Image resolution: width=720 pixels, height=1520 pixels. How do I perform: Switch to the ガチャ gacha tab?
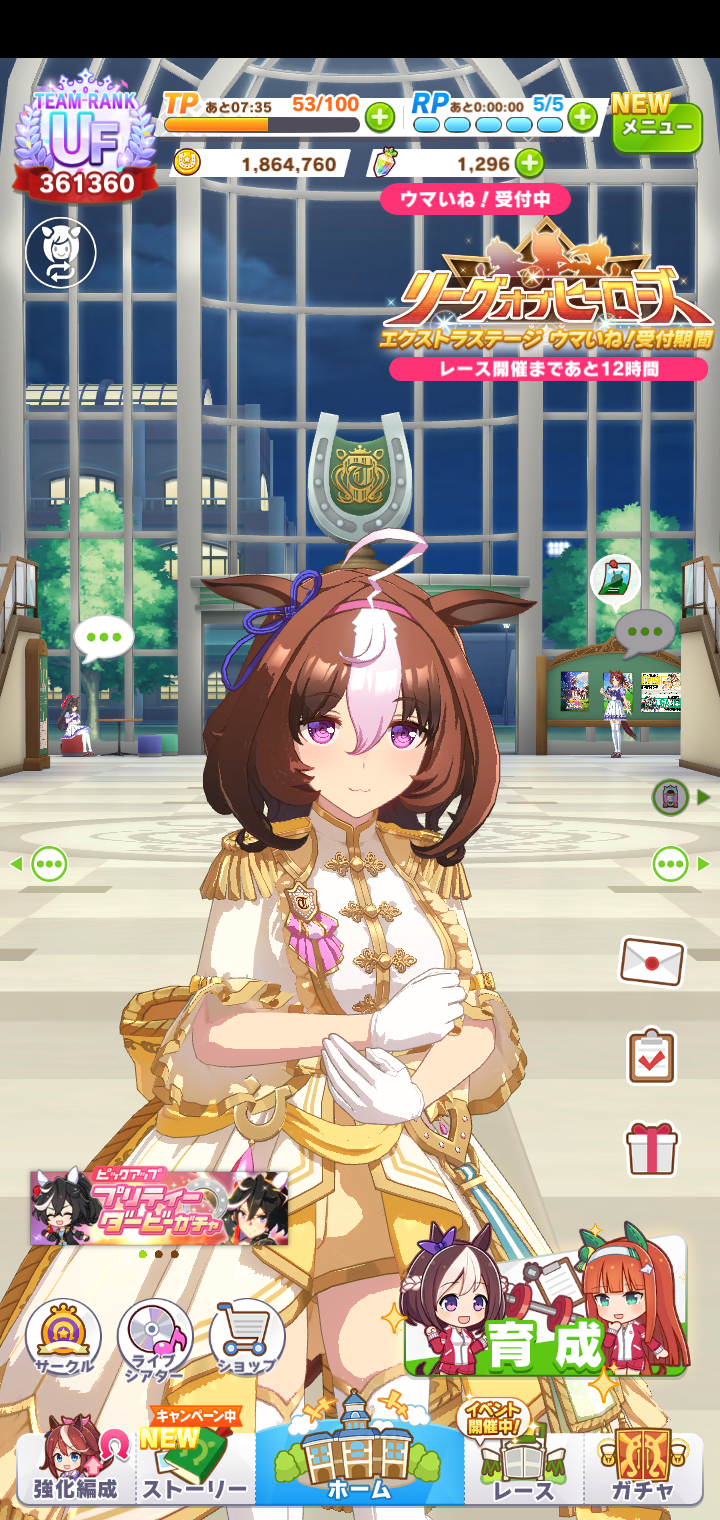(643, 1465)
